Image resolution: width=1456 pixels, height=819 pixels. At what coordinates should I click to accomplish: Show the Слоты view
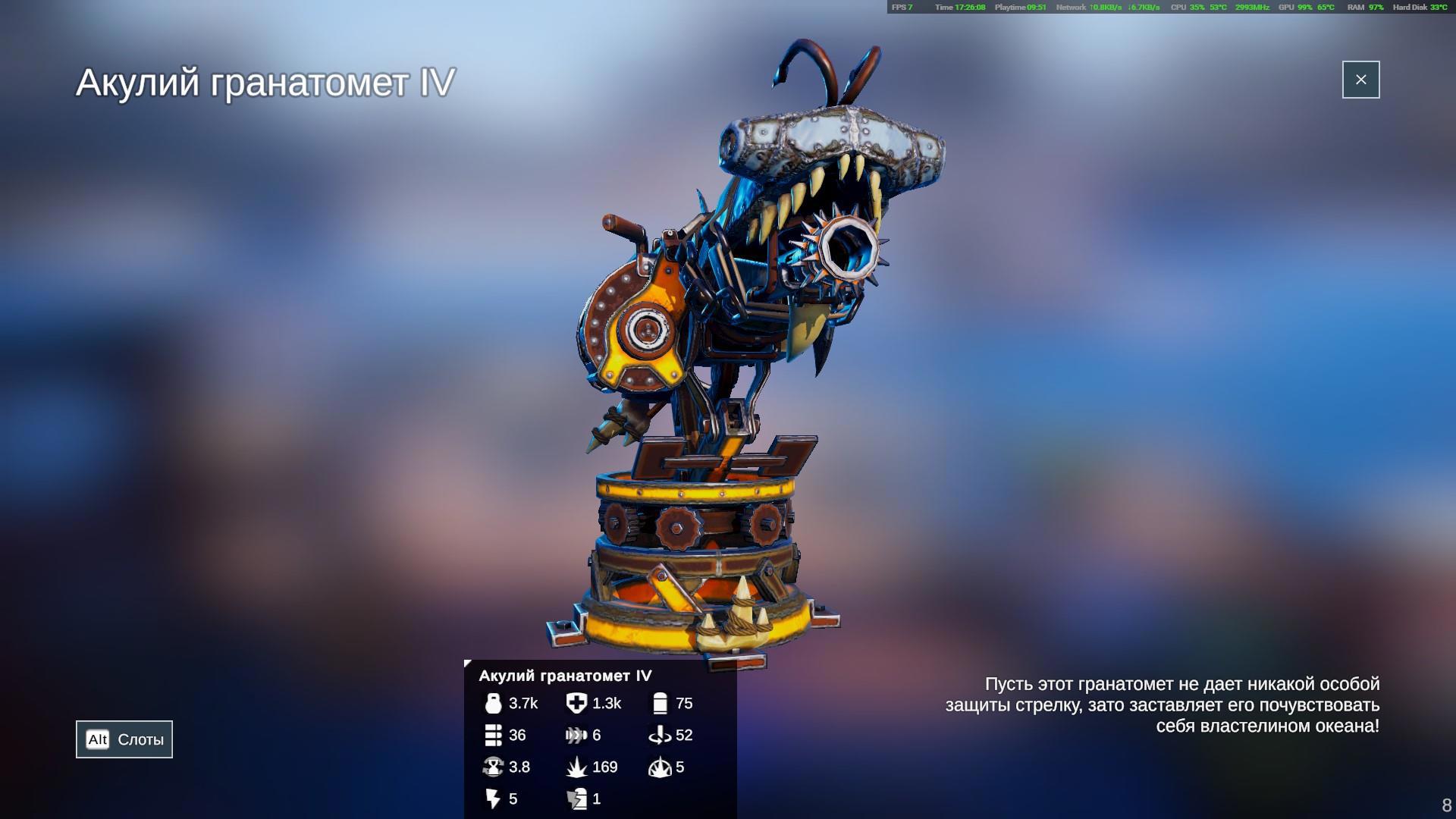point(124,739)
